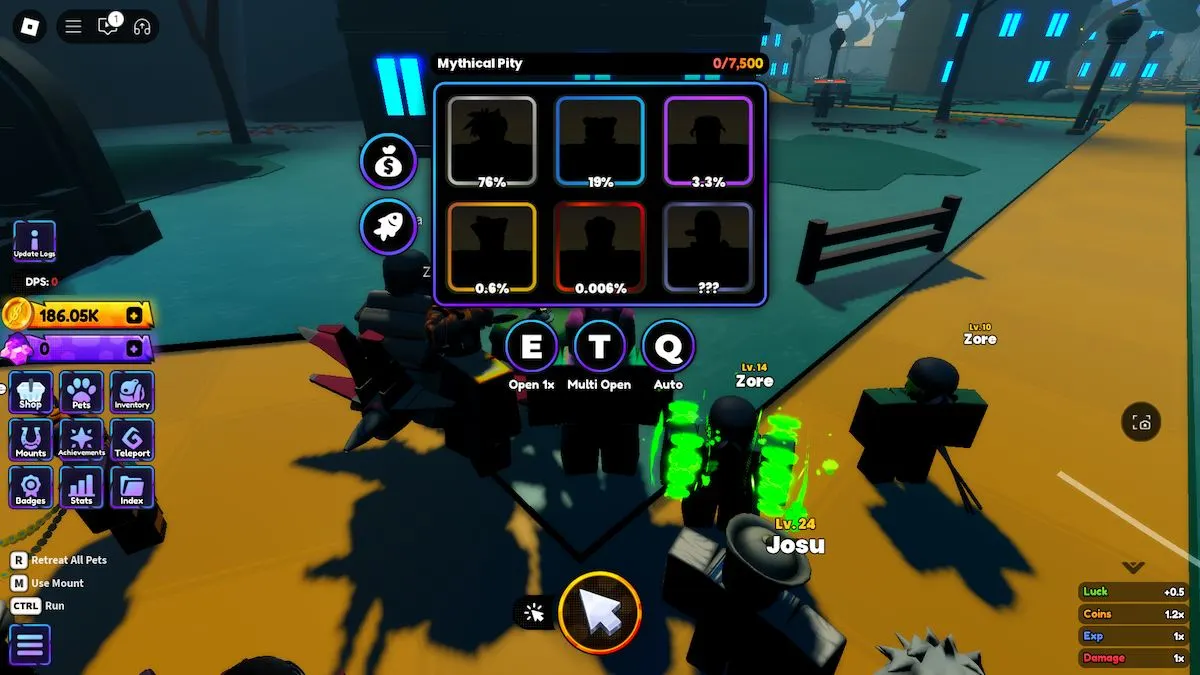Add more gems with the plus button
1200x675 pixels.
point(135,349)
